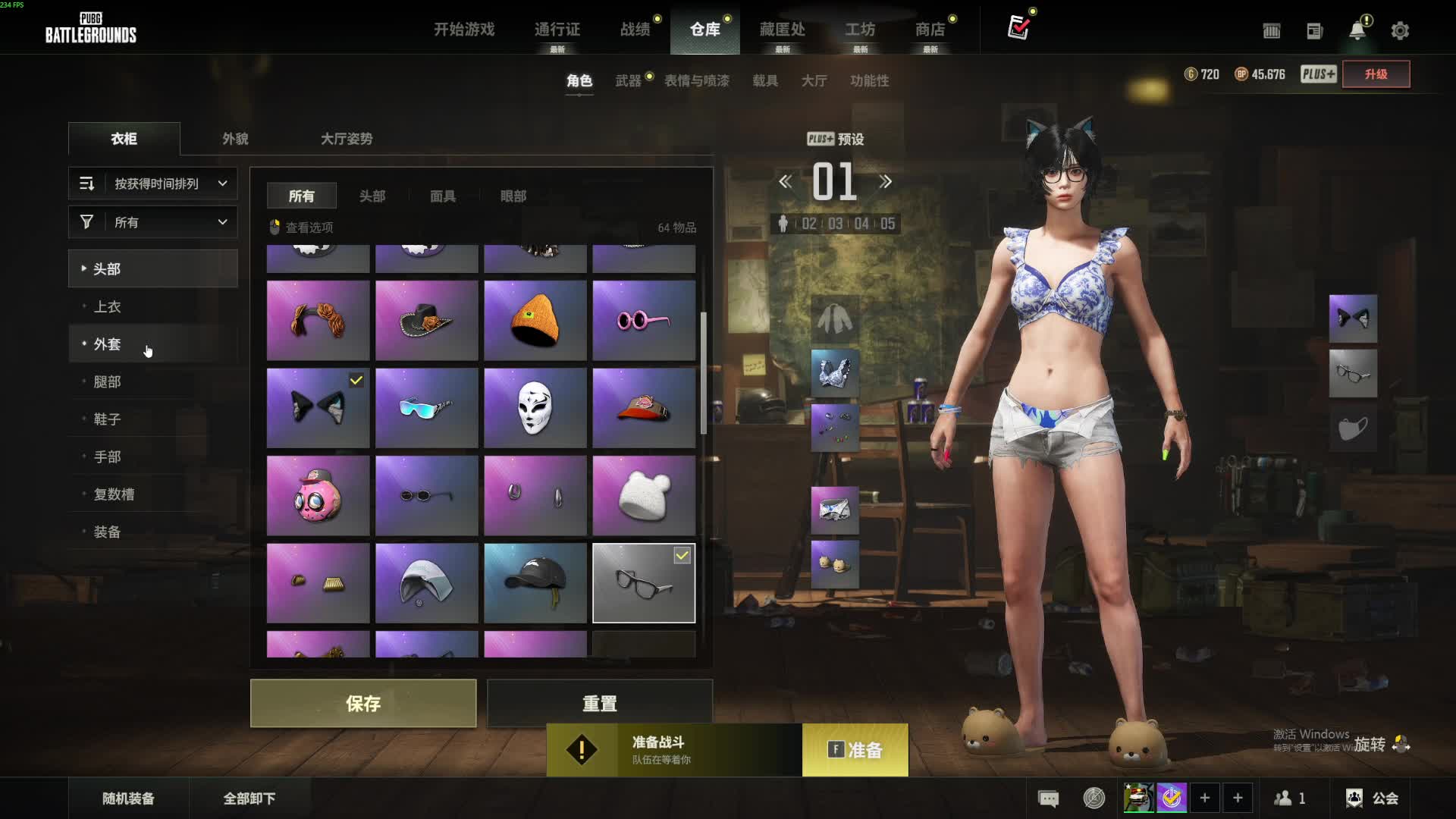The height and width of the screenshot is (819, 1456).
Task: Randomize gear with 随机装备
Action: point(128,799)
